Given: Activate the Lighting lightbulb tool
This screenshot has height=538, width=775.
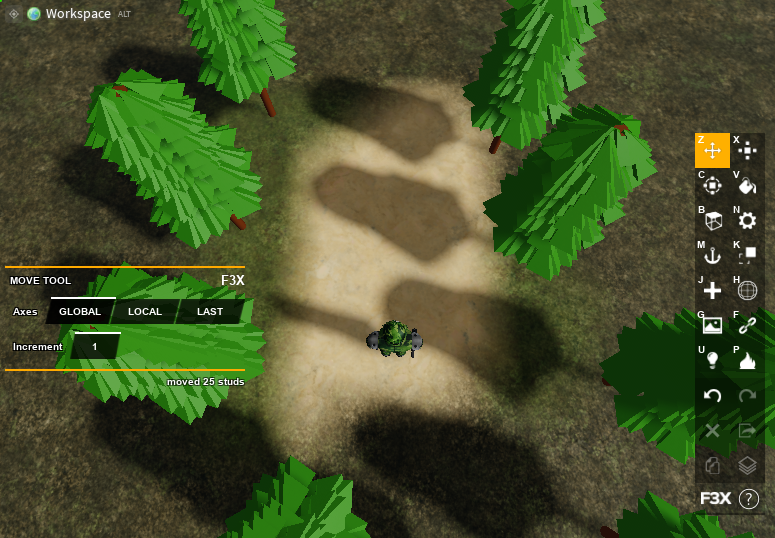Looking at the screenshot, I should tap(712, 361).
